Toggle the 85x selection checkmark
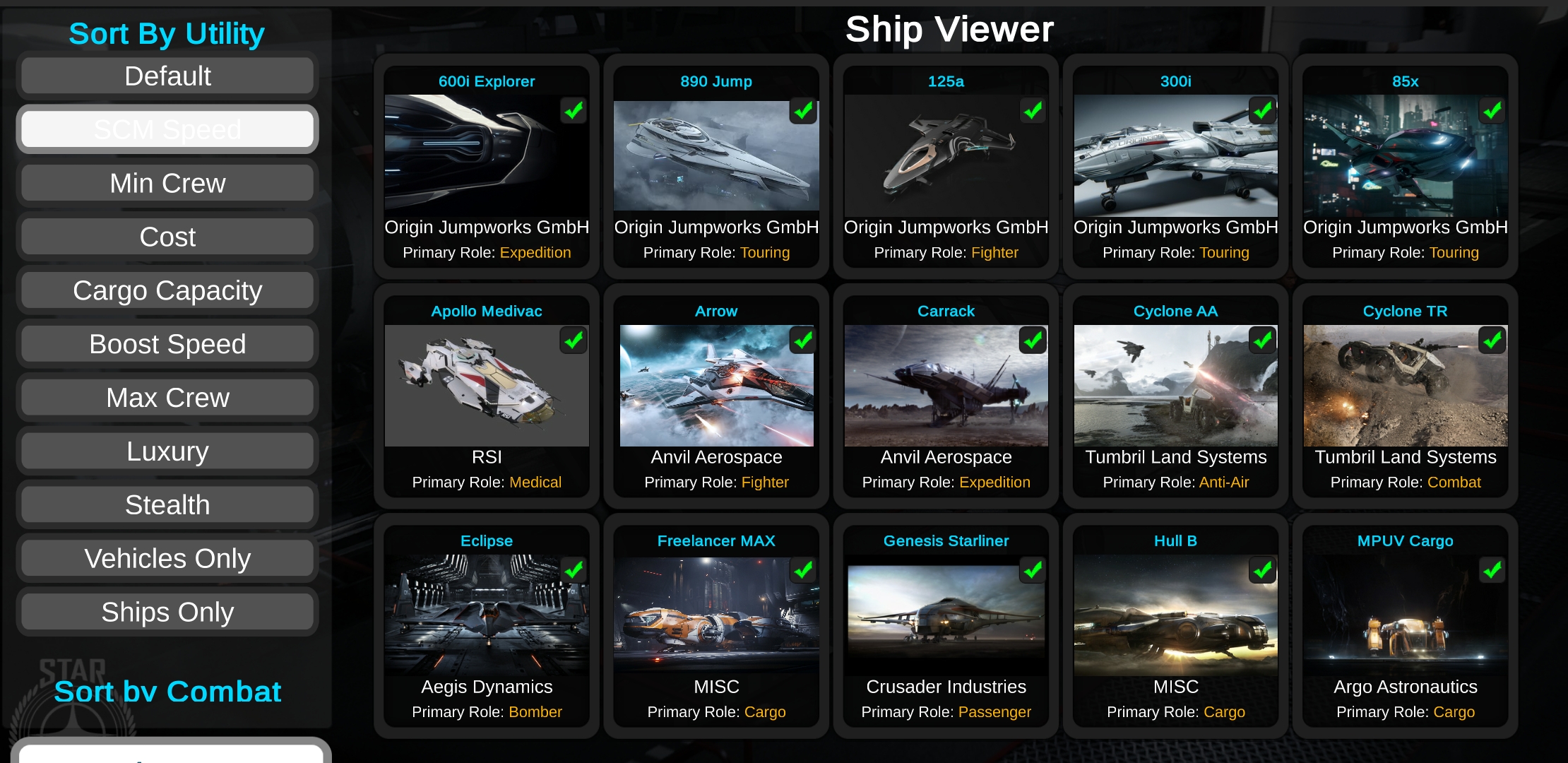This screenshot has width=1568, height=763. coord(1492,110)
